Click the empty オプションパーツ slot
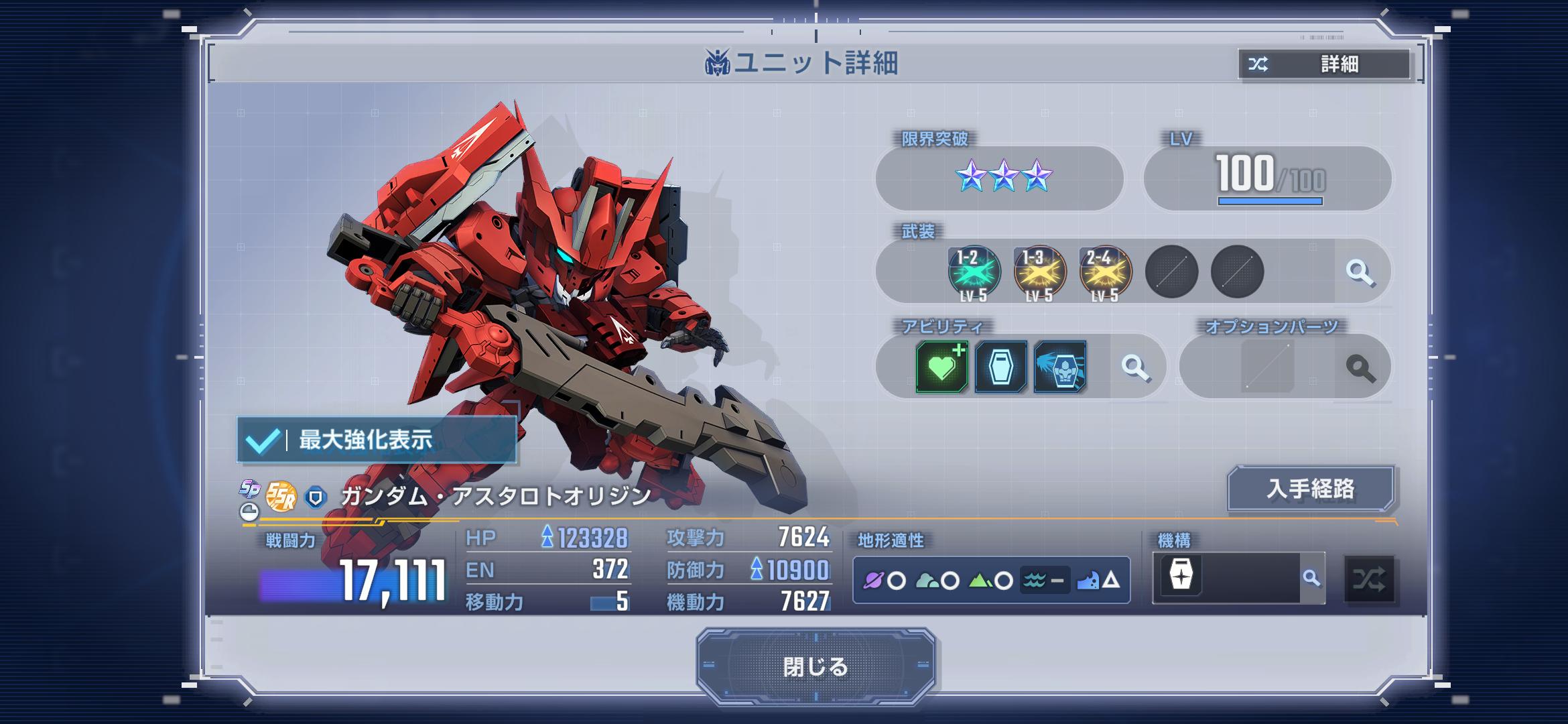 (x=1266, y=367)
